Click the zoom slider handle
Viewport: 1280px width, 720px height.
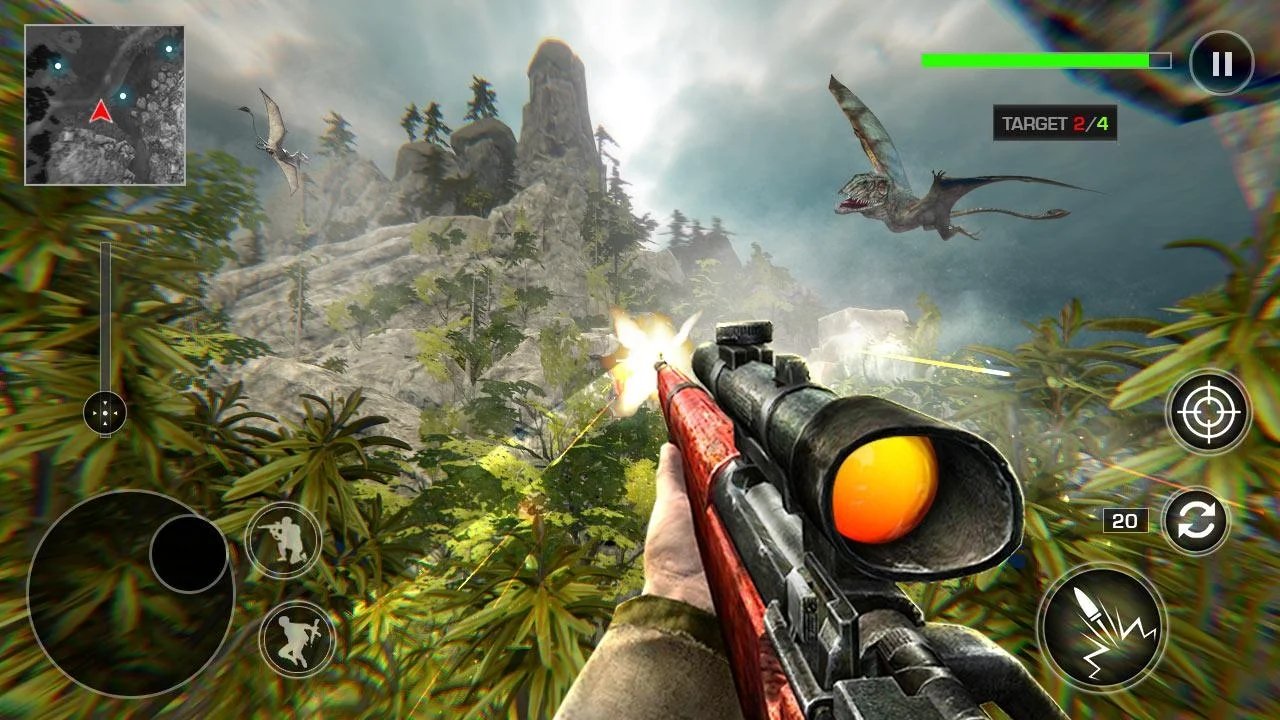tap(105, 412)
